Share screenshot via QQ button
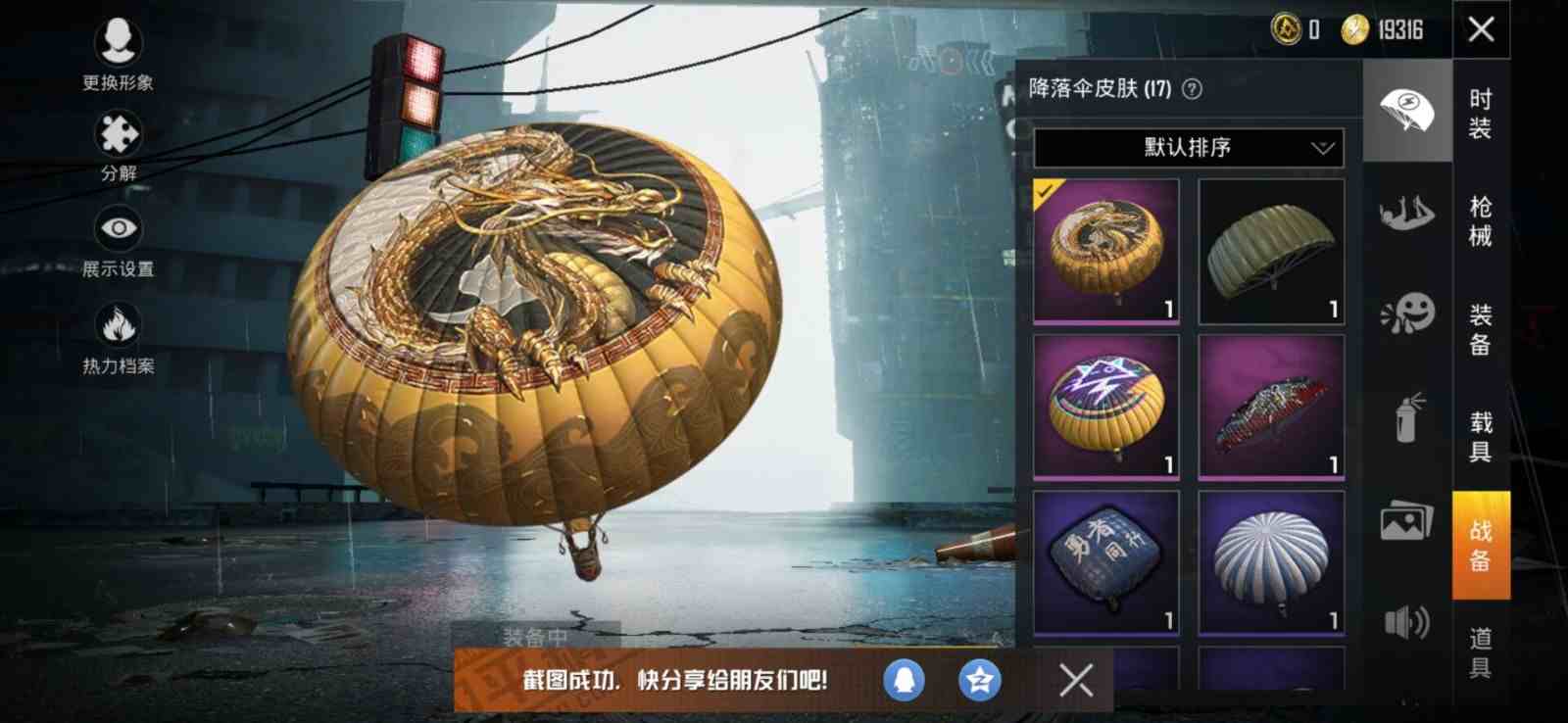This screenshot has width=1568, height=723. click(x=903, y=678)
